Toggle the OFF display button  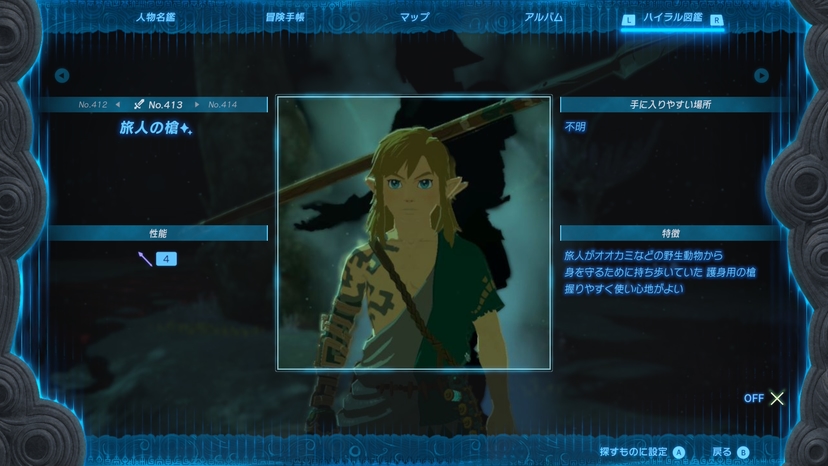click(765, 398)
